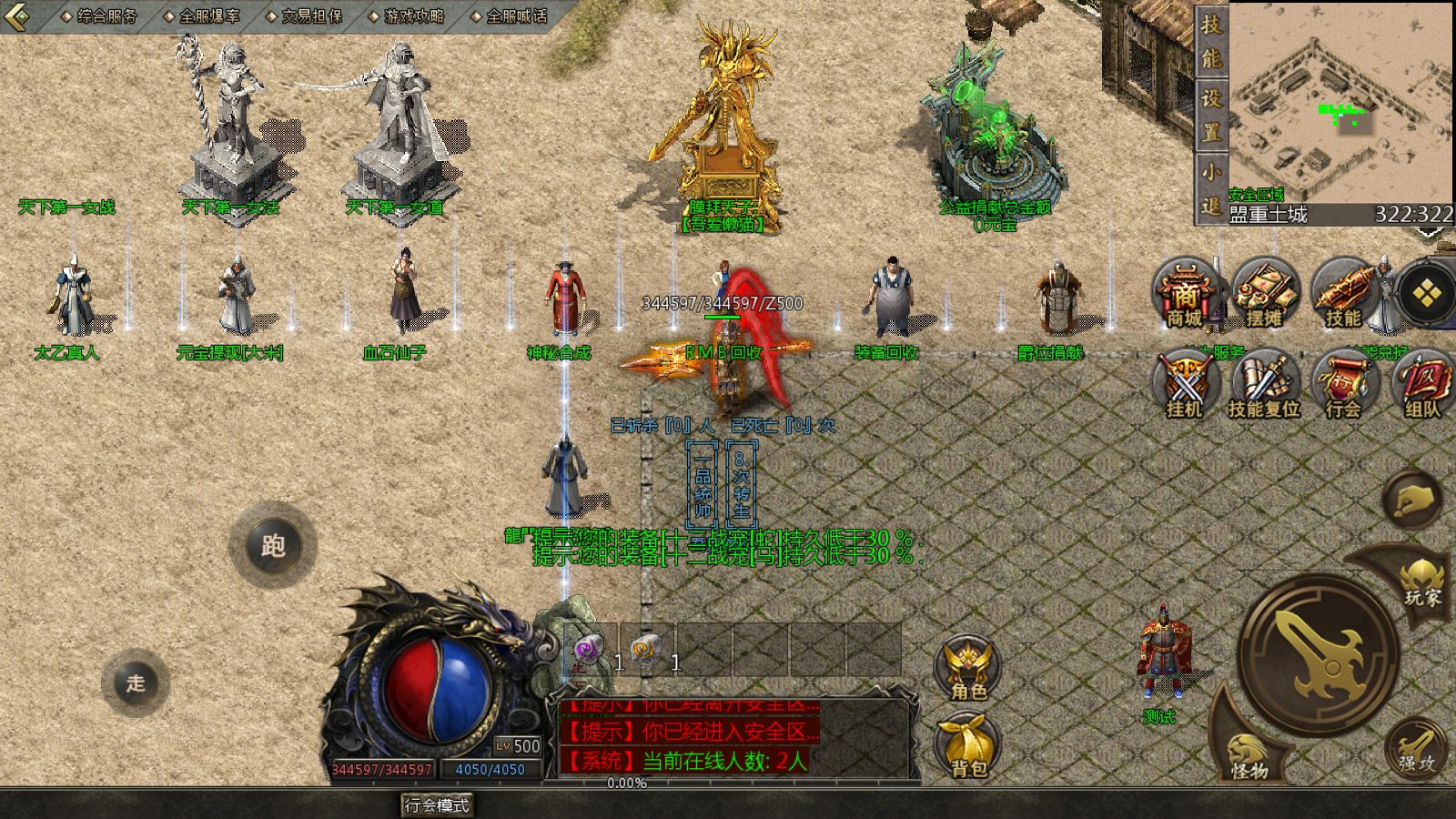Open the 交易担保 trade guarantee menu

(x=304, y=16)
